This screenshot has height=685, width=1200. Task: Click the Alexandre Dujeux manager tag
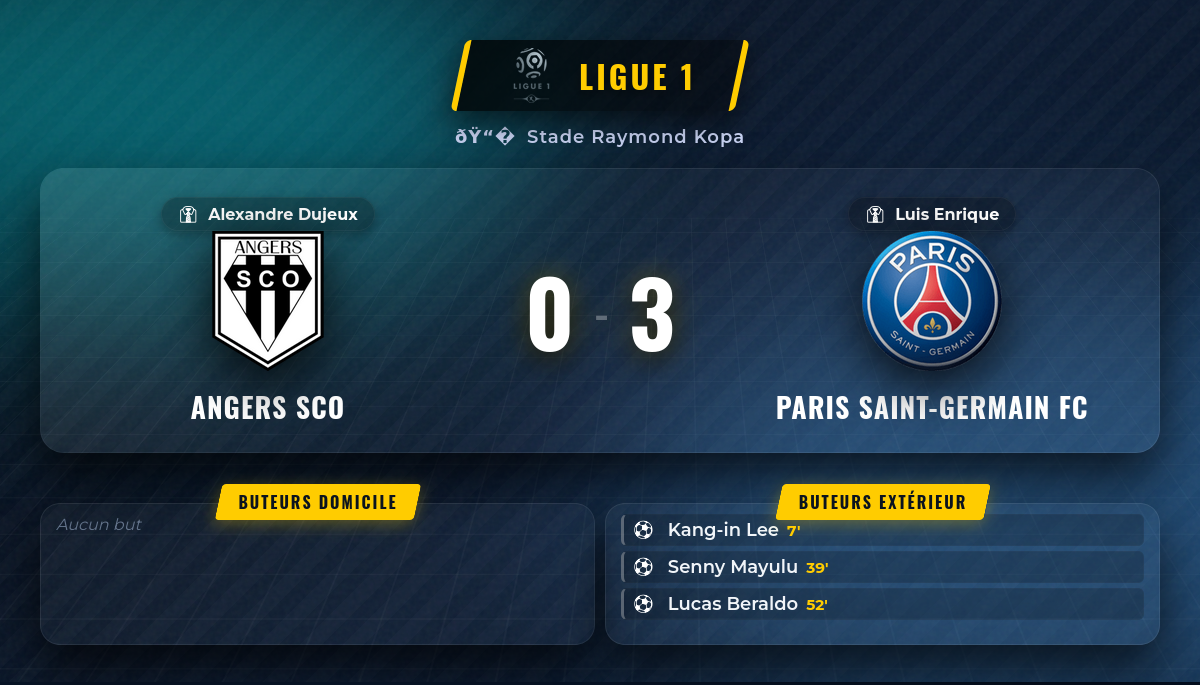pyautogui.click(x=268, y=214)
